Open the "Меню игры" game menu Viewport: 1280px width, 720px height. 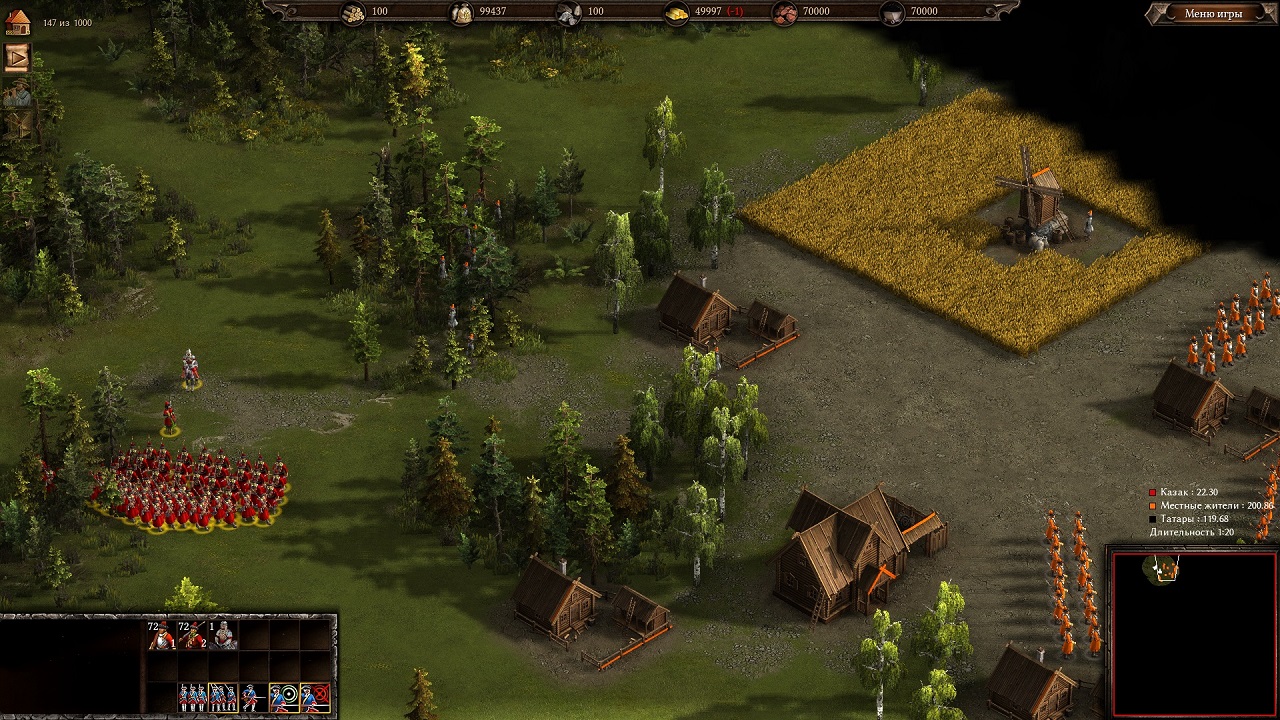[1213, 14]
